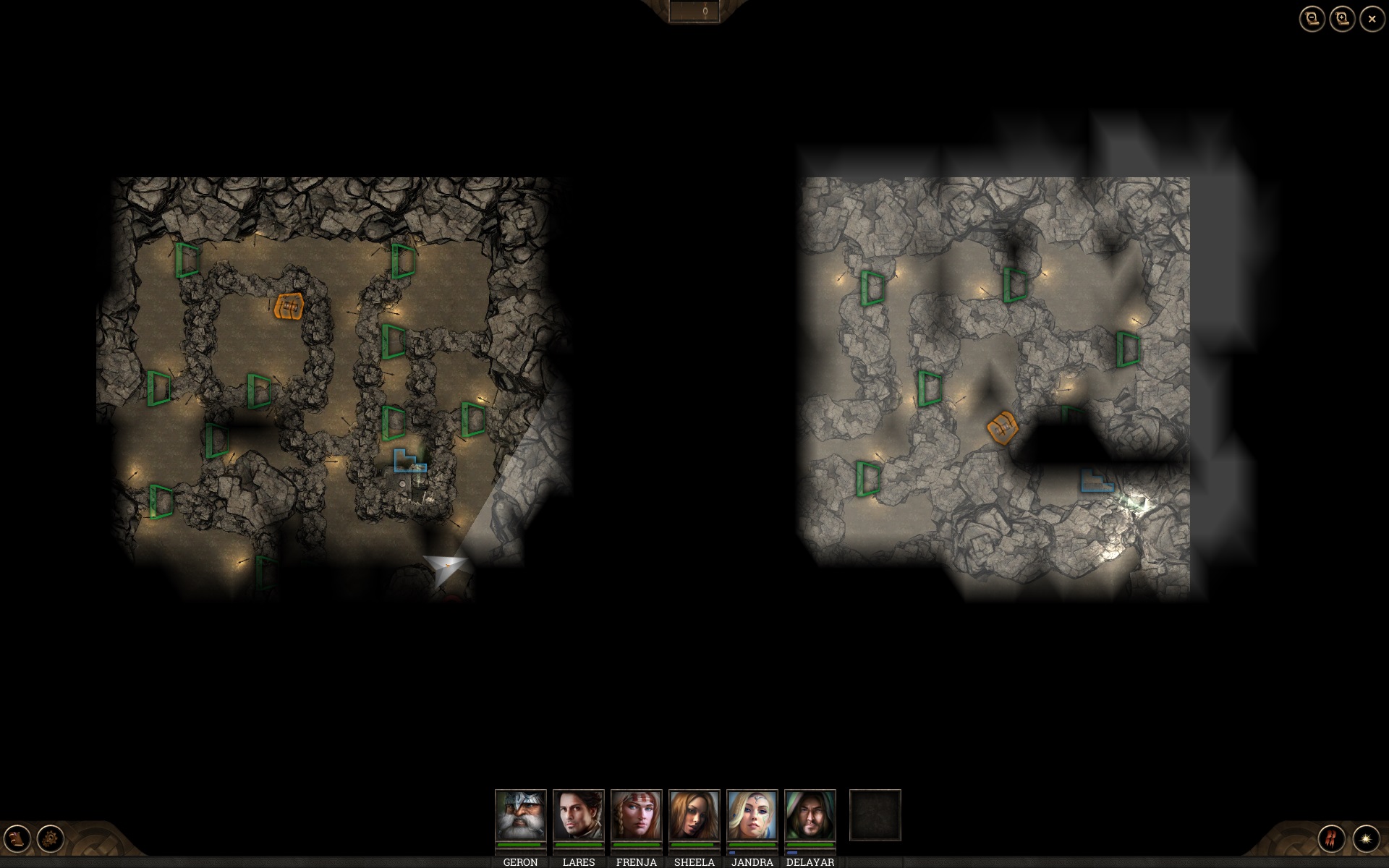Select Lares's portrait
This screenshot has height=868, width=1389.
pyautogui.click(x=578, y=815)
